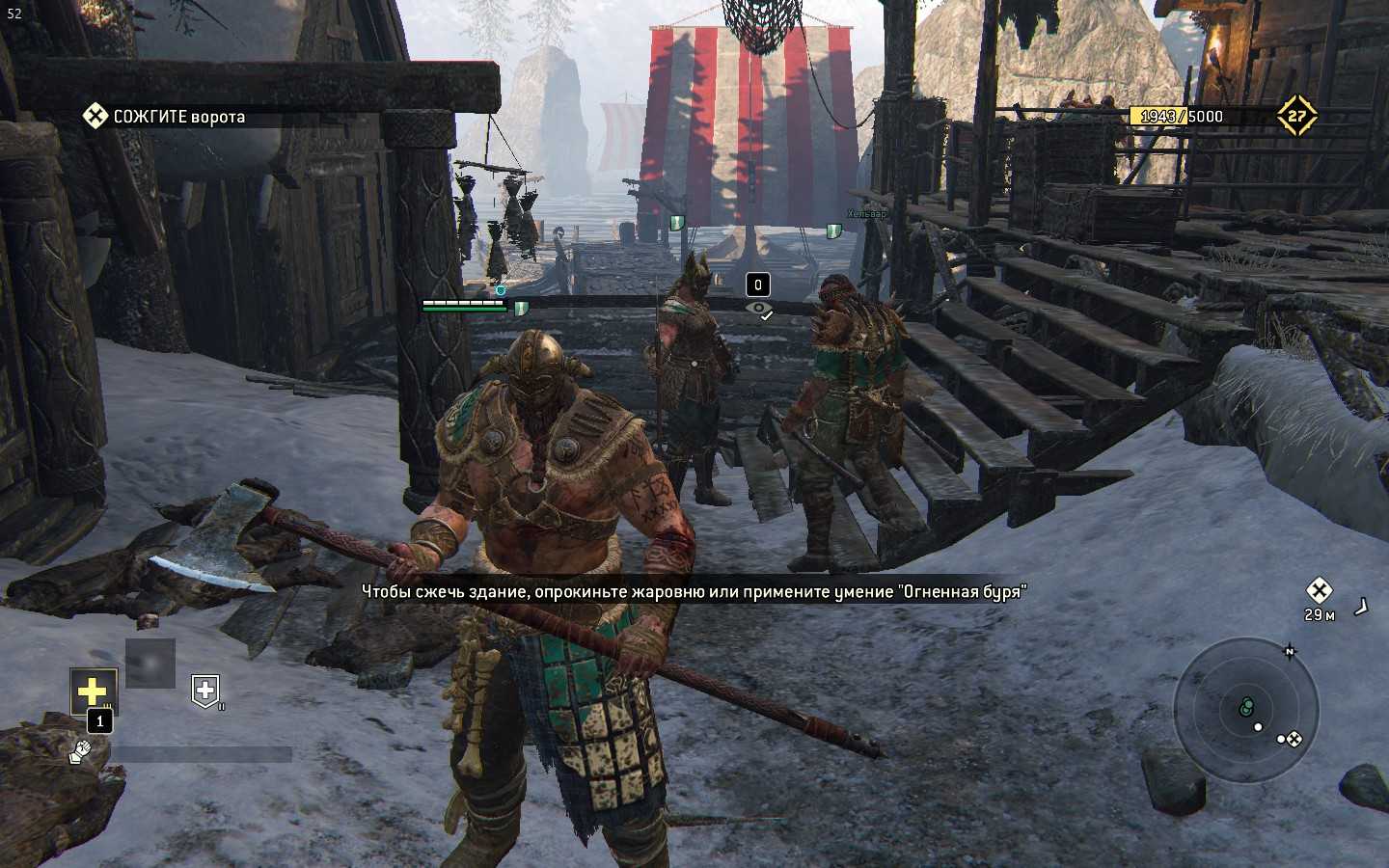Click the eye visibility indicator icon
The height and width of the screenshot is (868, 1389).
760,310
